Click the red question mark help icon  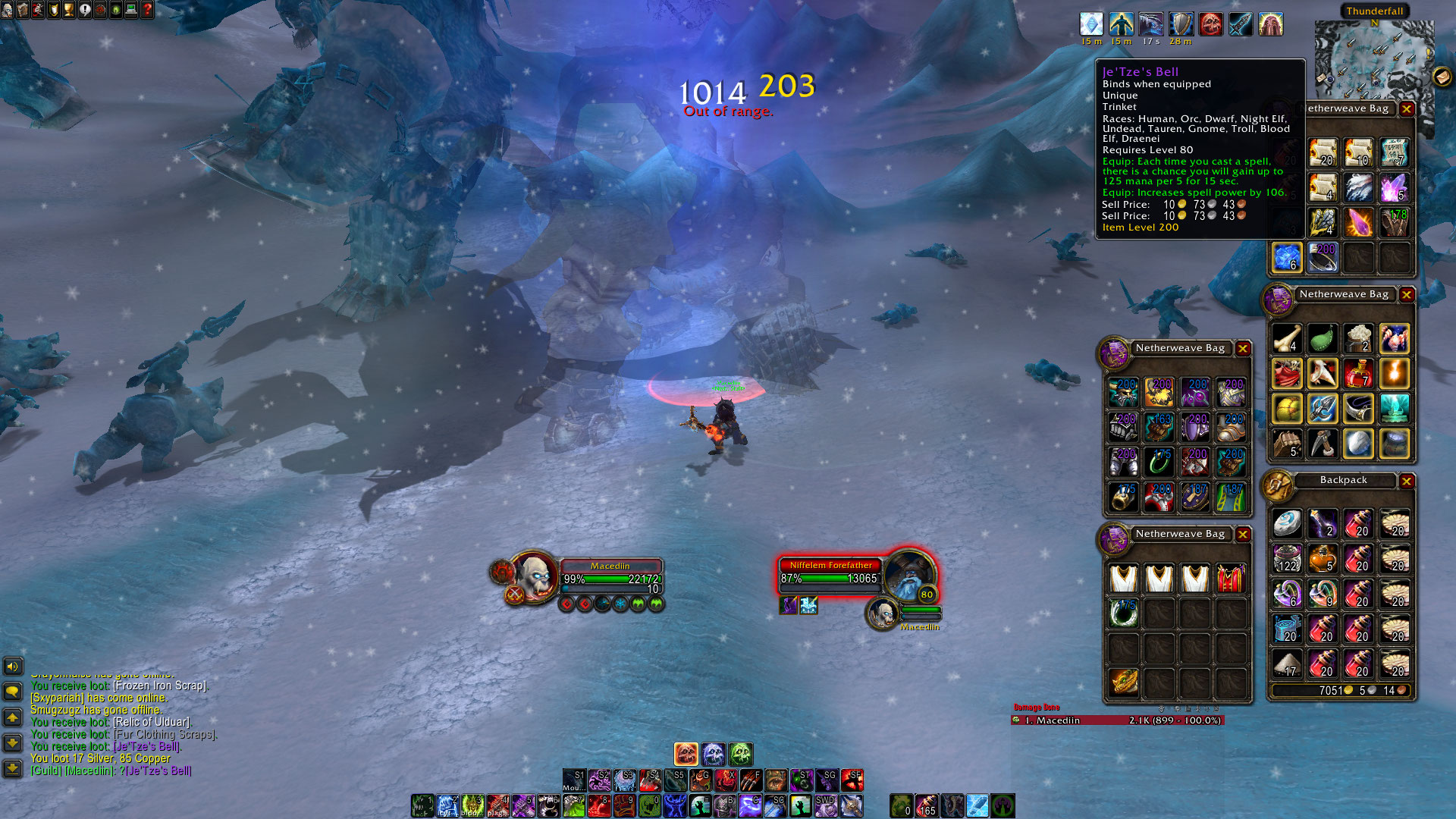pos(147,9)
